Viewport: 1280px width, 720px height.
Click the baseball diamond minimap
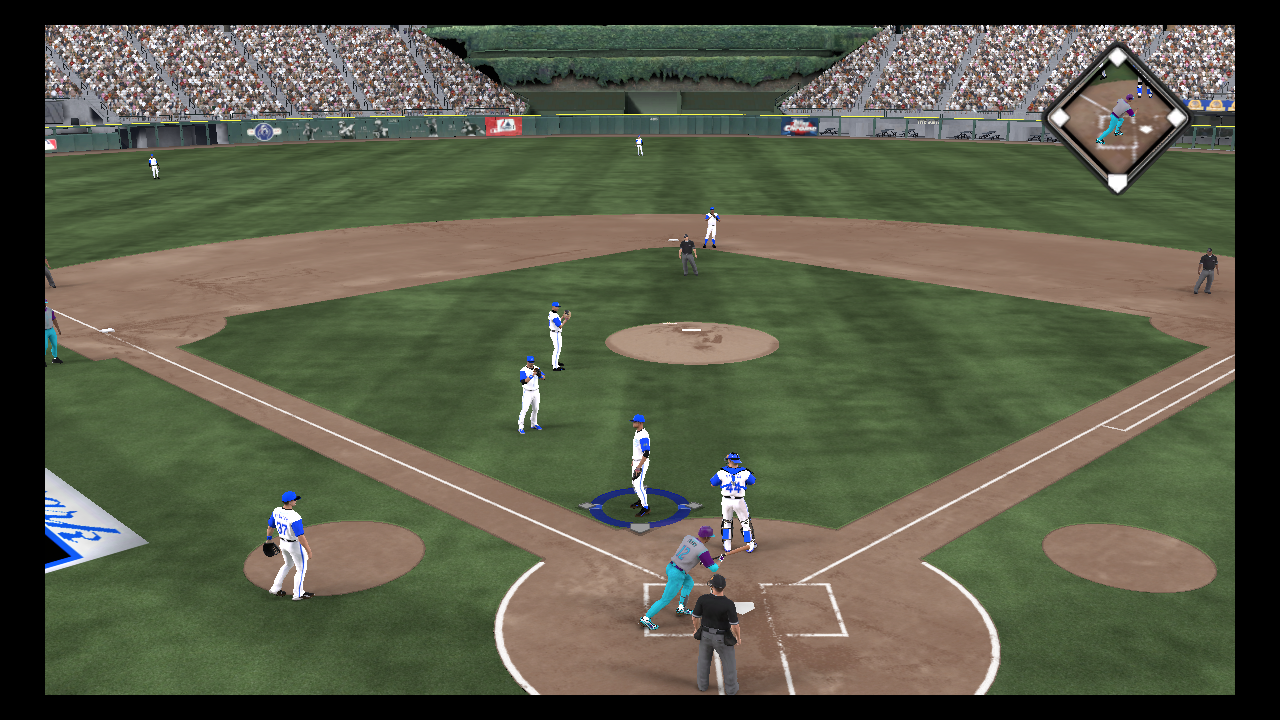click(1117, 119)
